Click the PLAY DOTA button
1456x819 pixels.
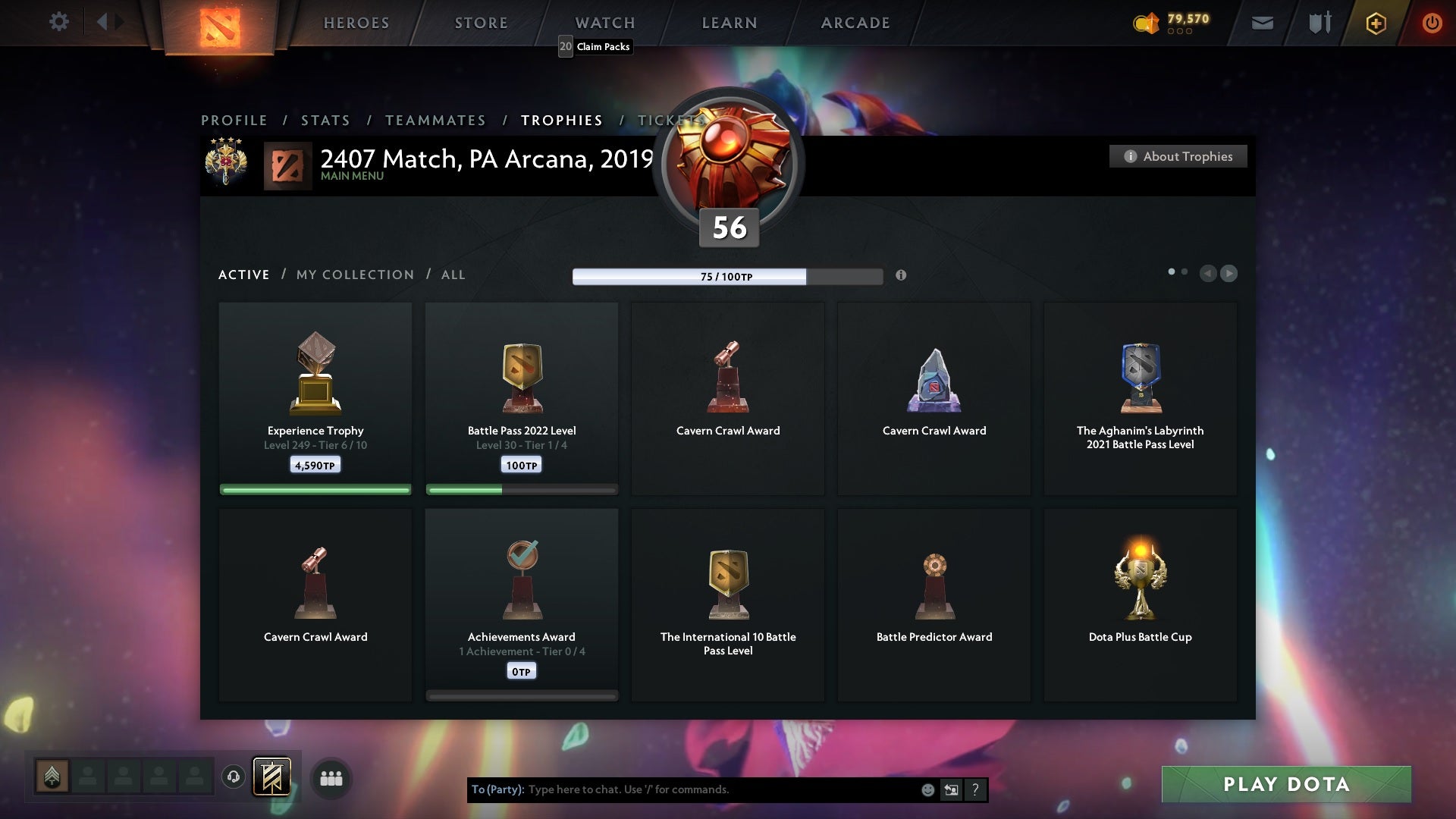[x=1286, y=785]
